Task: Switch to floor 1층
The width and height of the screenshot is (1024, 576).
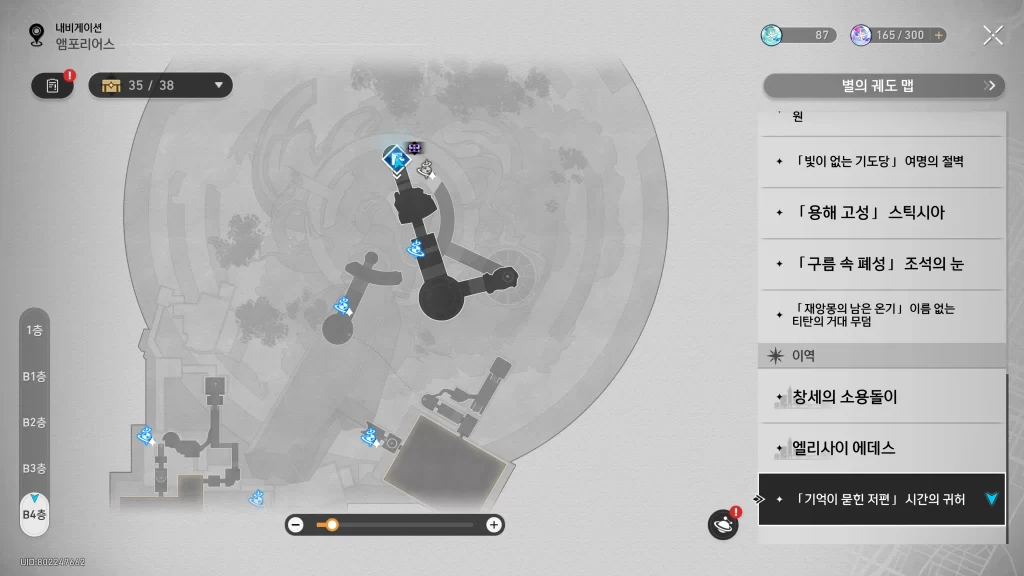Action: (34, 331)
